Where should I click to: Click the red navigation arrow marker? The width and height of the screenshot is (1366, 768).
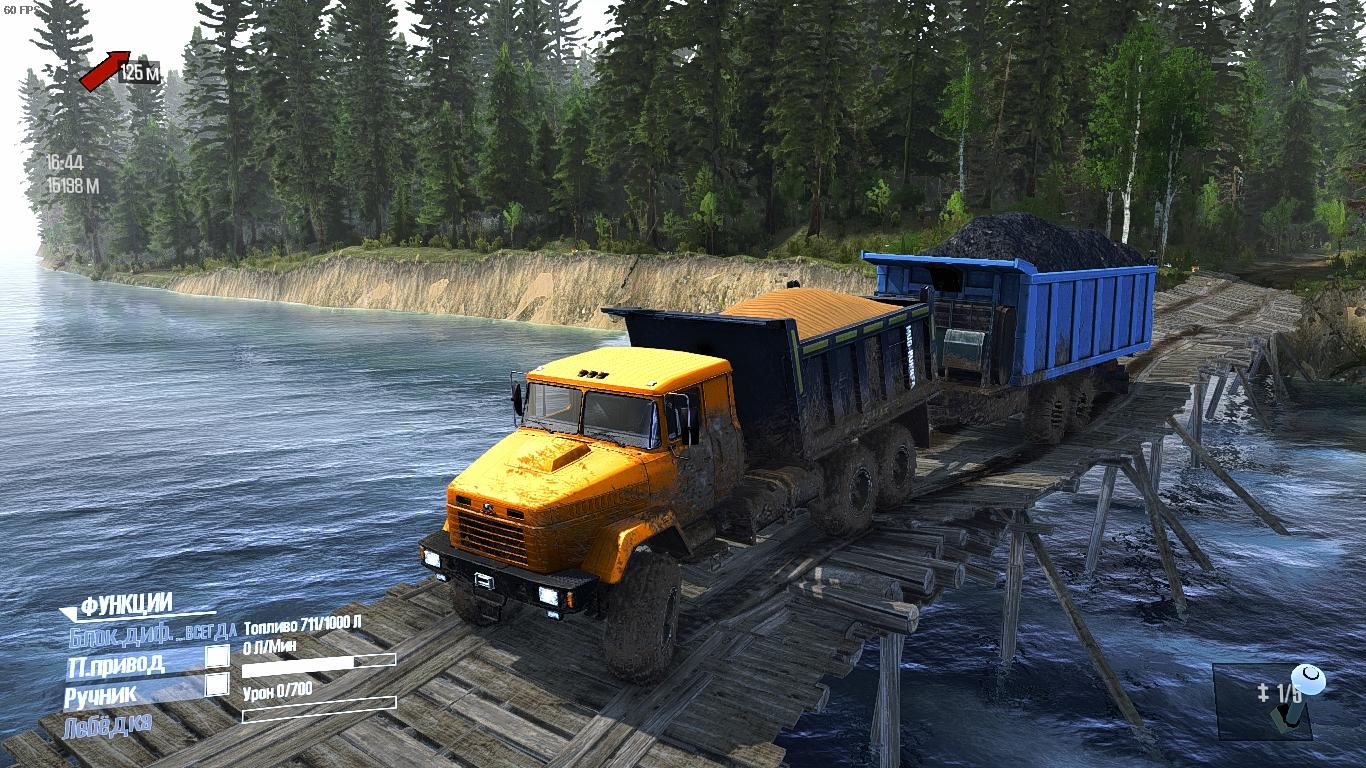pos(105,70)
